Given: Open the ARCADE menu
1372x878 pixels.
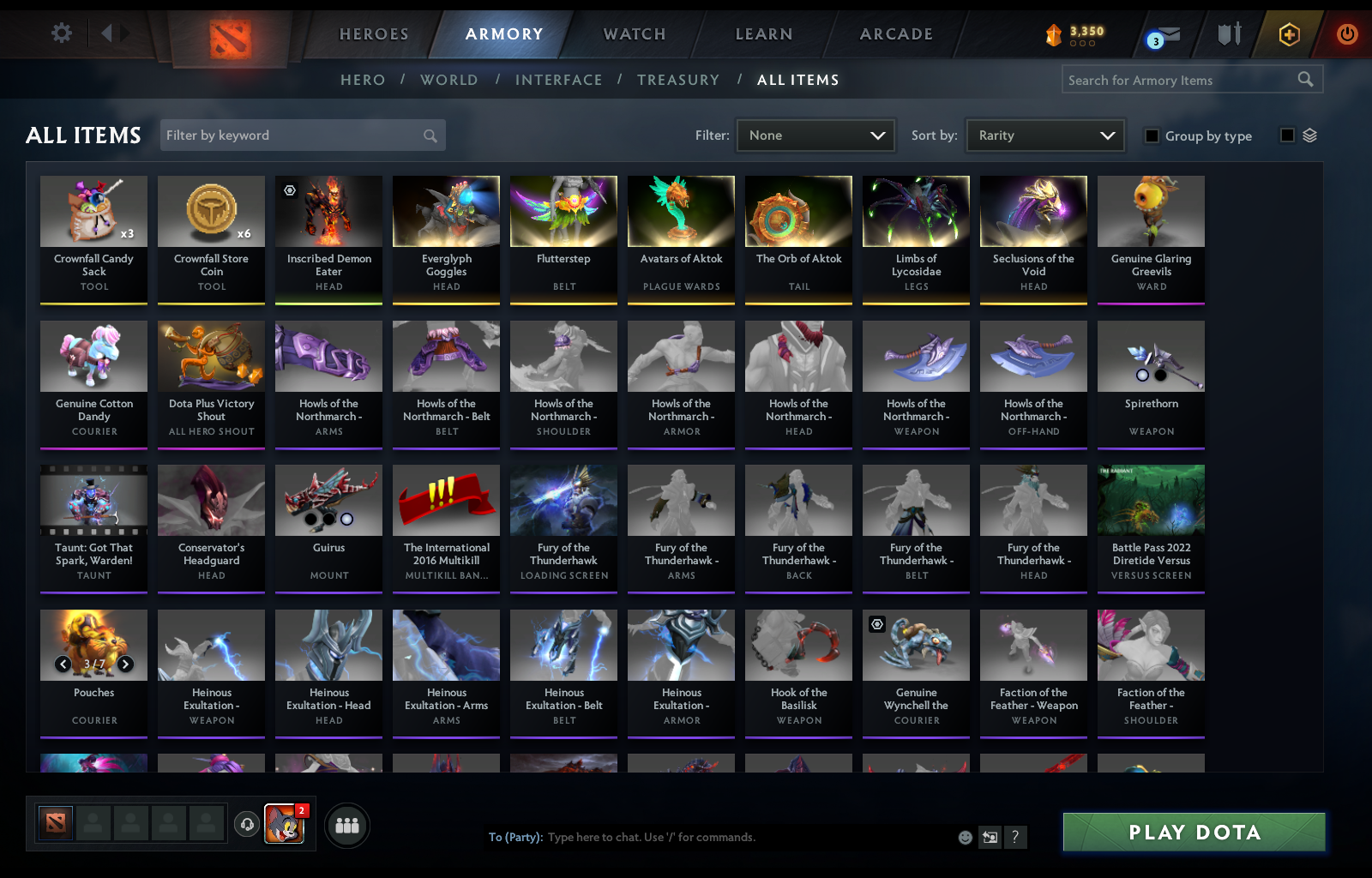Looking at the screenshot, I should [x=895, y=34].
